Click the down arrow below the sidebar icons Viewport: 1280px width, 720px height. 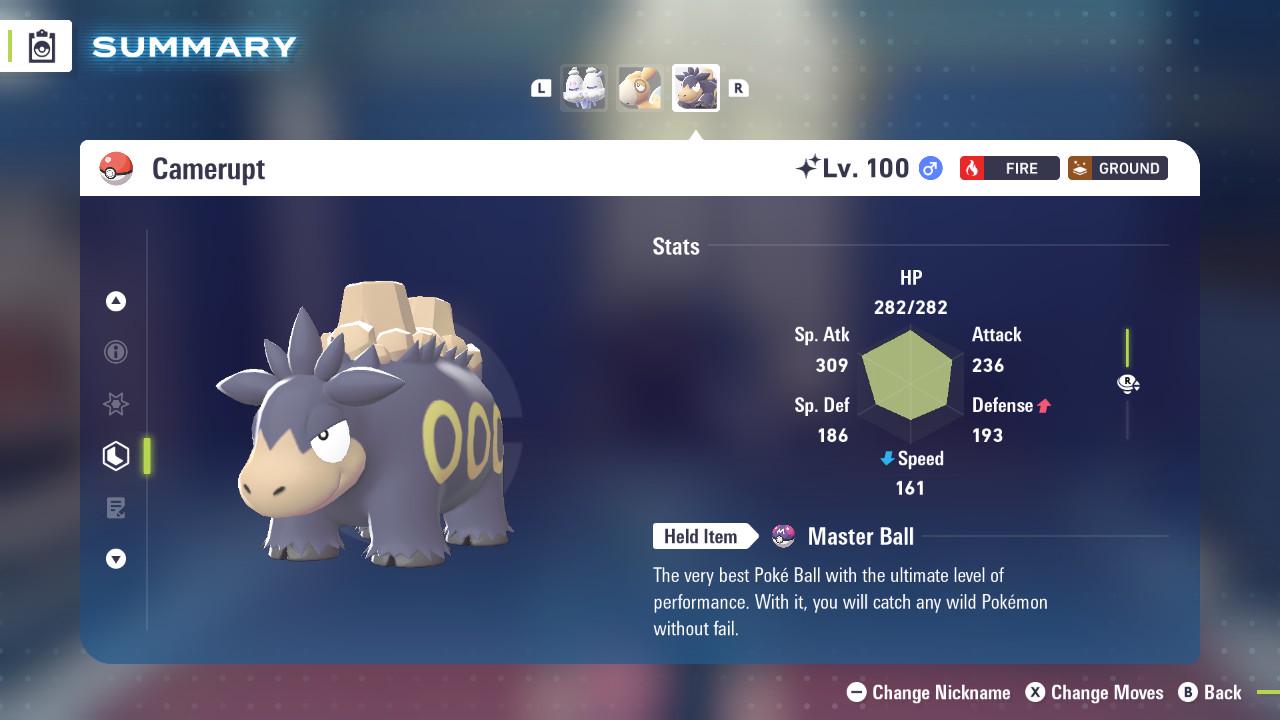click(x=116, y=559)
